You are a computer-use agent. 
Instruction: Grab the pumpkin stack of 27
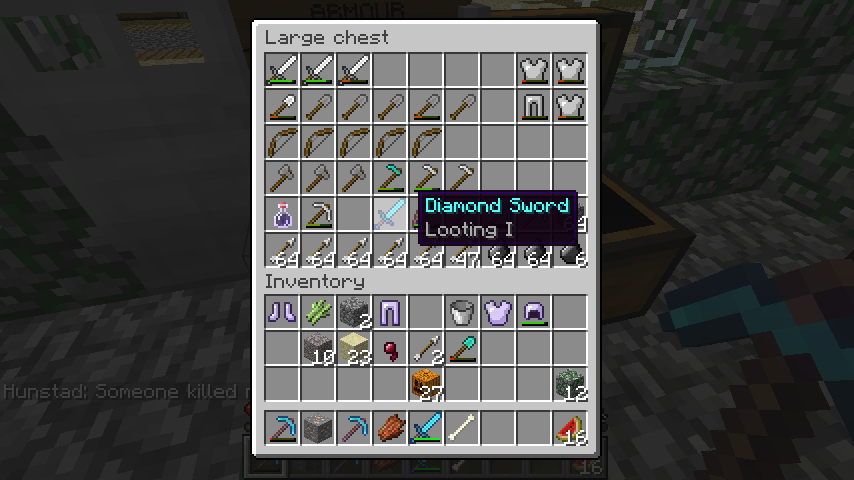pyautogui.click(x=427, y=385)
